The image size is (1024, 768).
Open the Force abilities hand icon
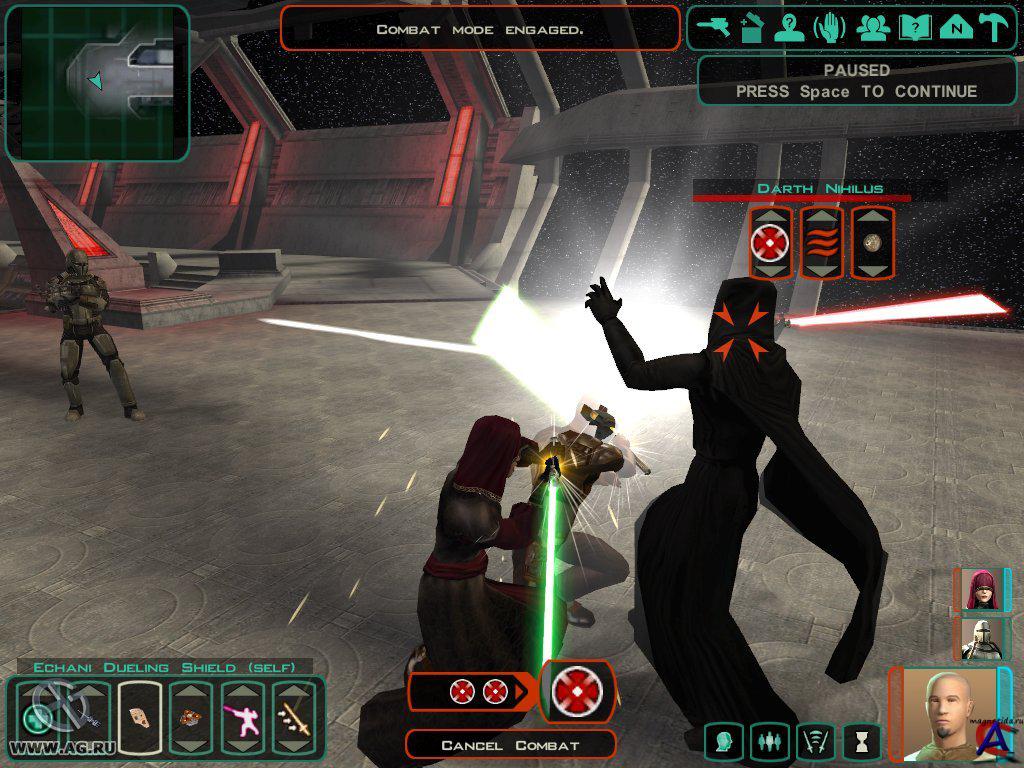point(829,28)
